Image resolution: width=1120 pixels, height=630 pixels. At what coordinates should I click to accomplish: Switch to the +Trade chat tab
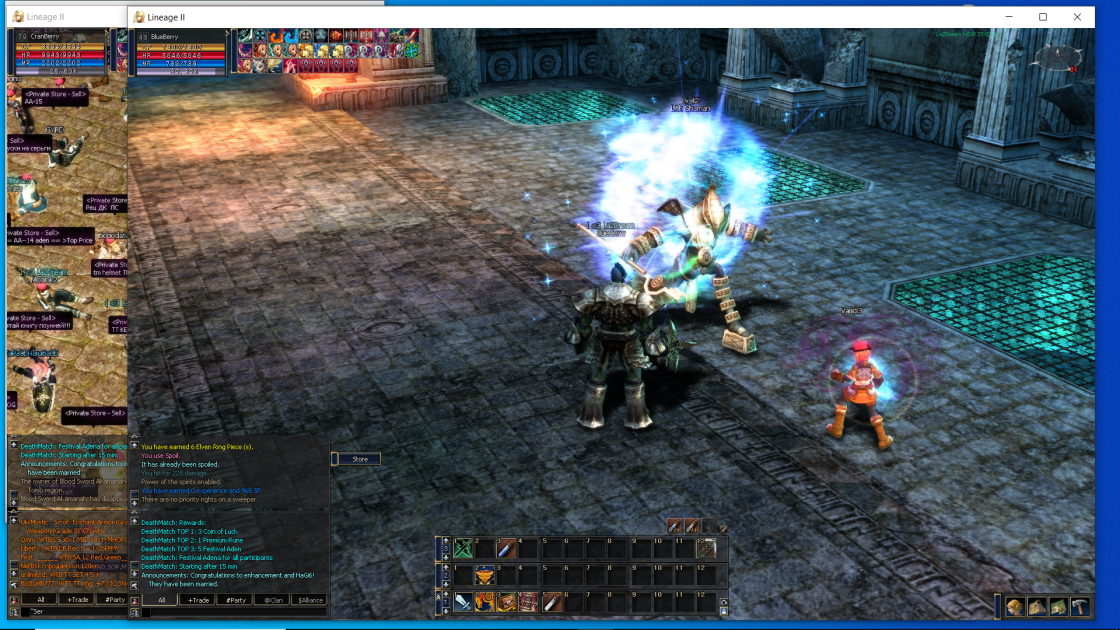click(198, 600)
